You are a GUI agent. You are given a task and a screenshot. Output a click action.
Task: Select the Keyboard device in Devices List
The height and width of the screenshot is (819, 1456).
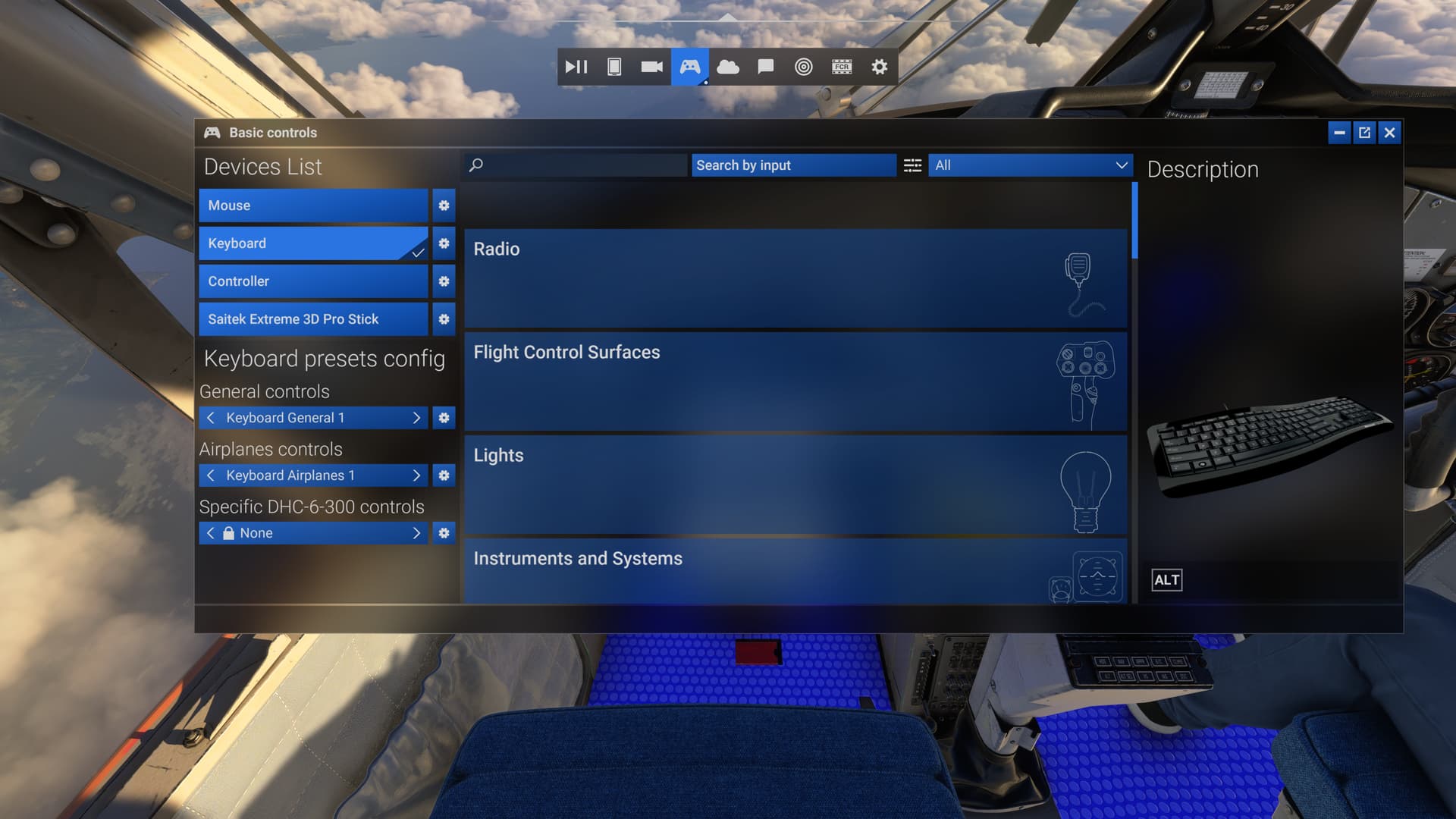coord(311,243)
